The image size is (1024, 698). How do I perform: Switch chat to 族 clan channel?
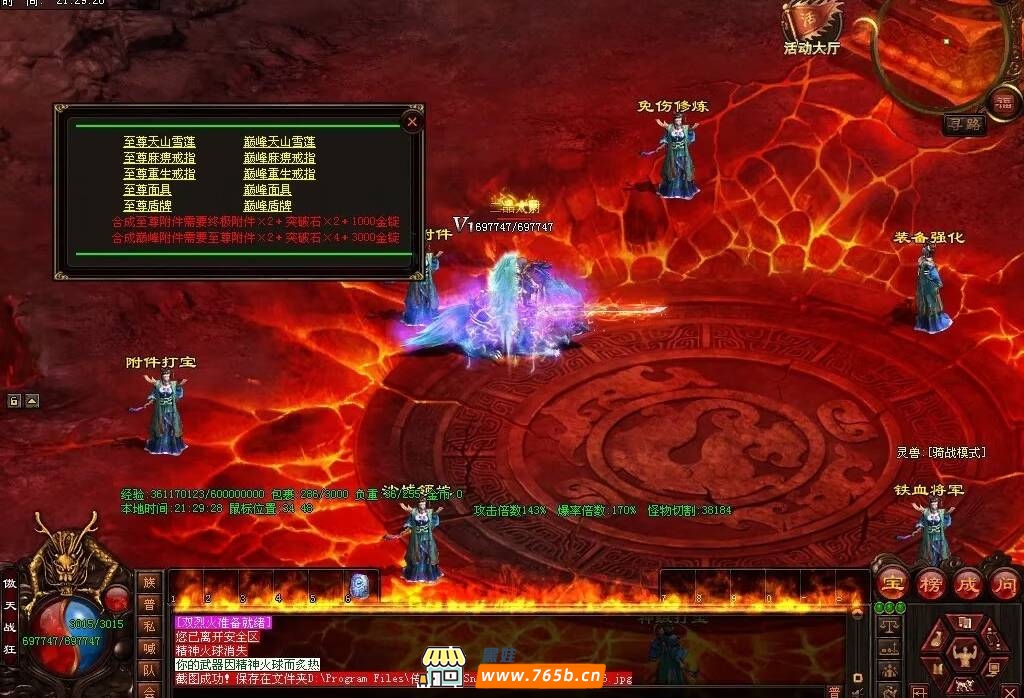coord(149,582)
